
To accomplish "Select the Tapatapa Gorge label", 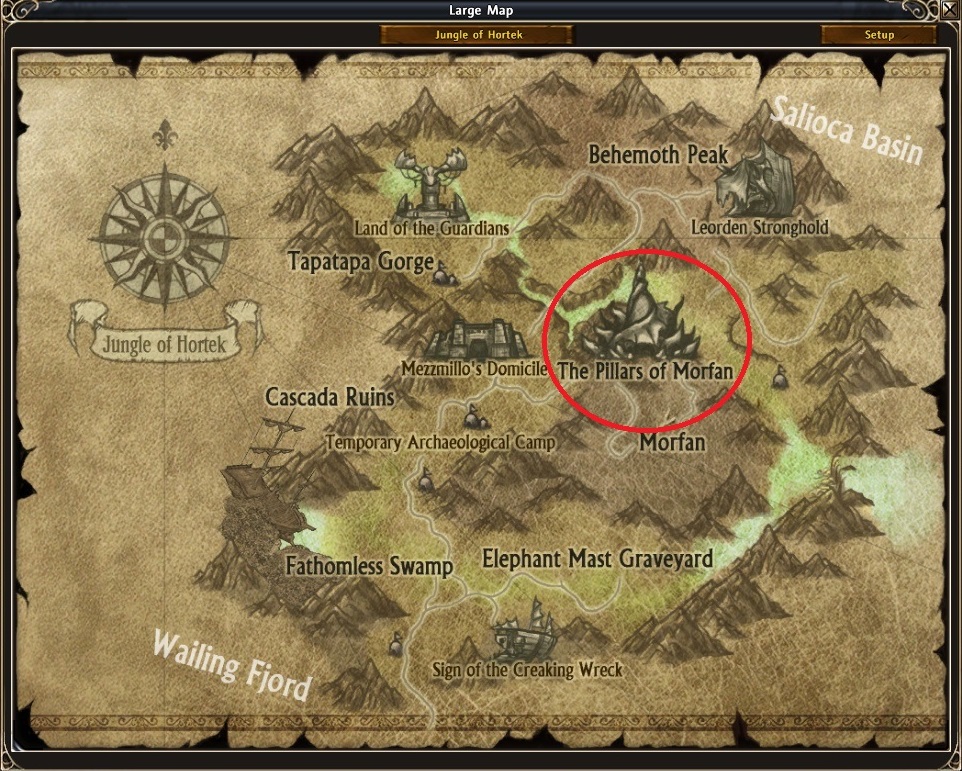I will click(360, 262).
